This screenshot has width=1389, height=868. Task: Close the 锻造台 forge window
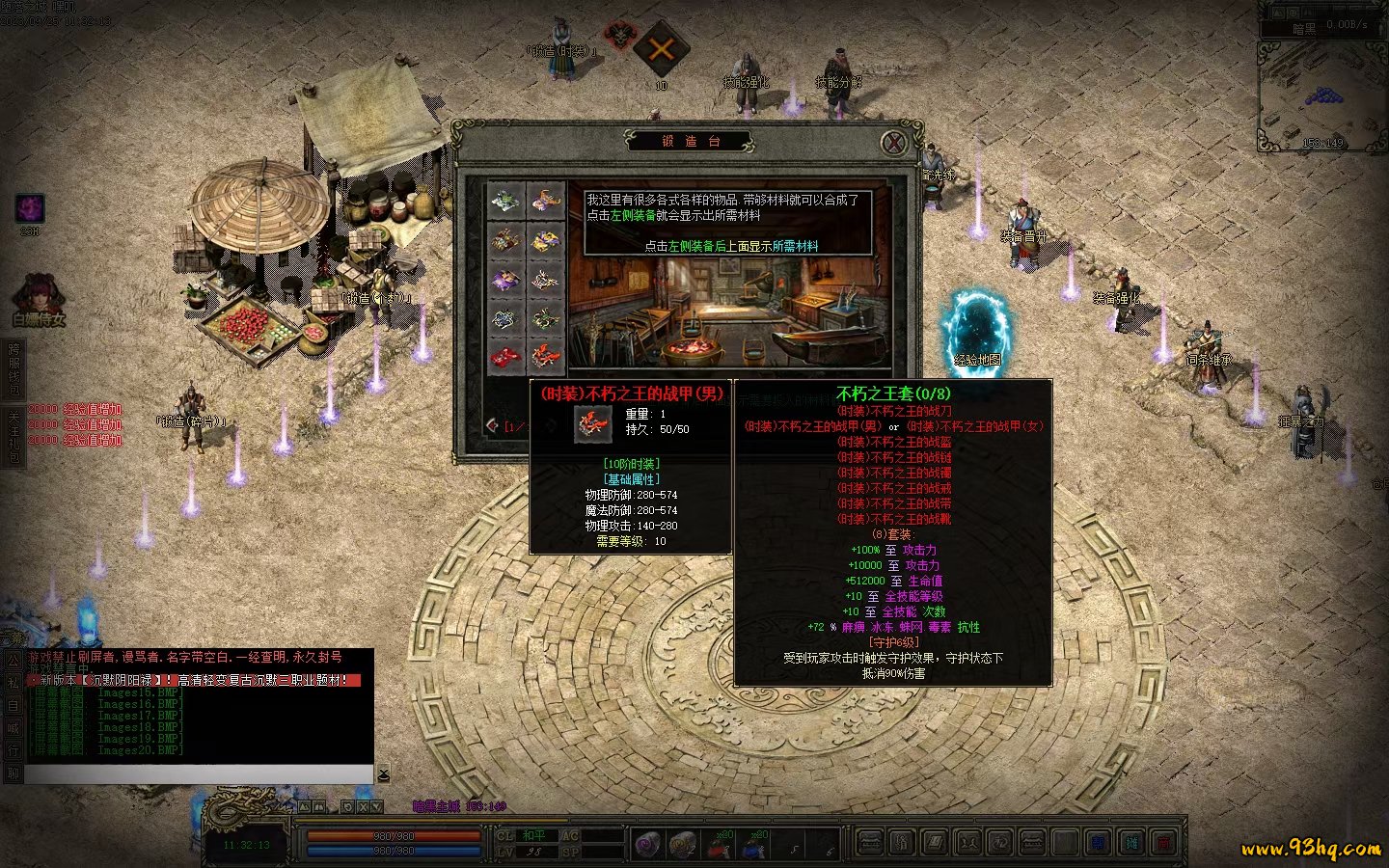894,143
